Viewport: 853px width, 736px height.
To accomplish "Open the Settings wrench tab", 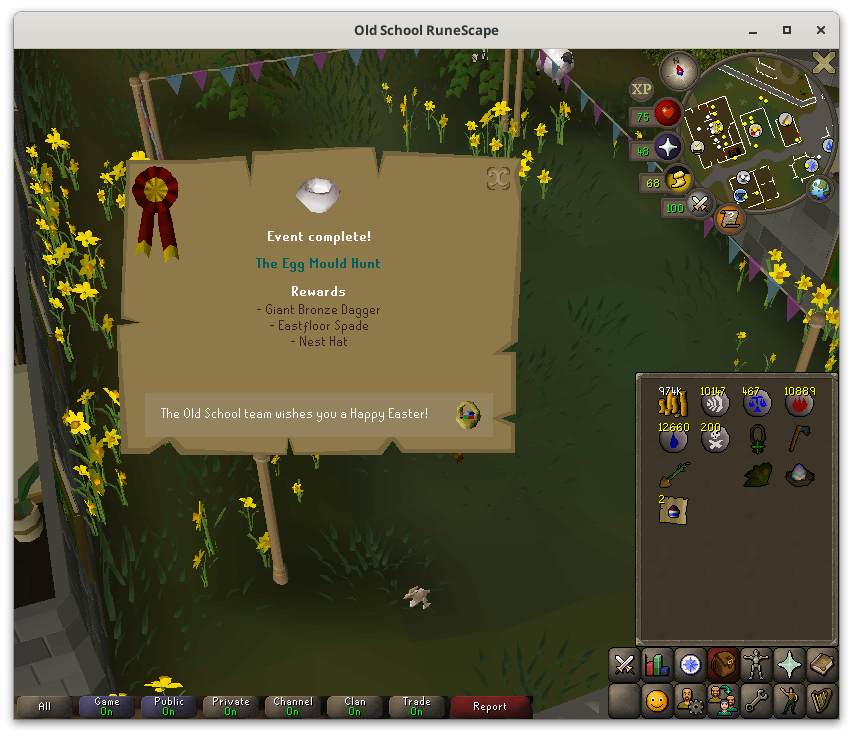I will point(755,700).
